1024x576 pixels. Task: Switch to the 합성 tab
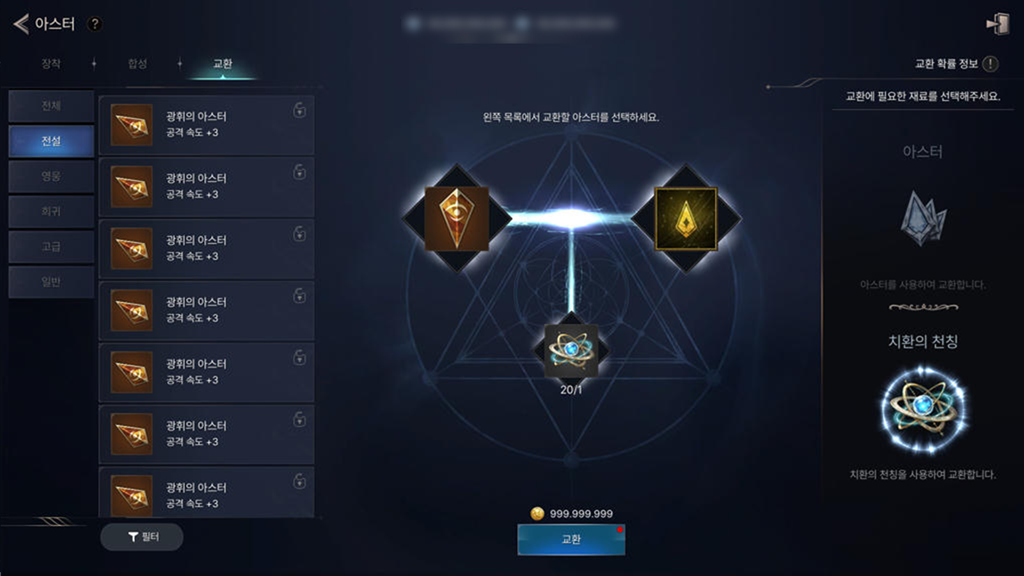click(137, 64)
